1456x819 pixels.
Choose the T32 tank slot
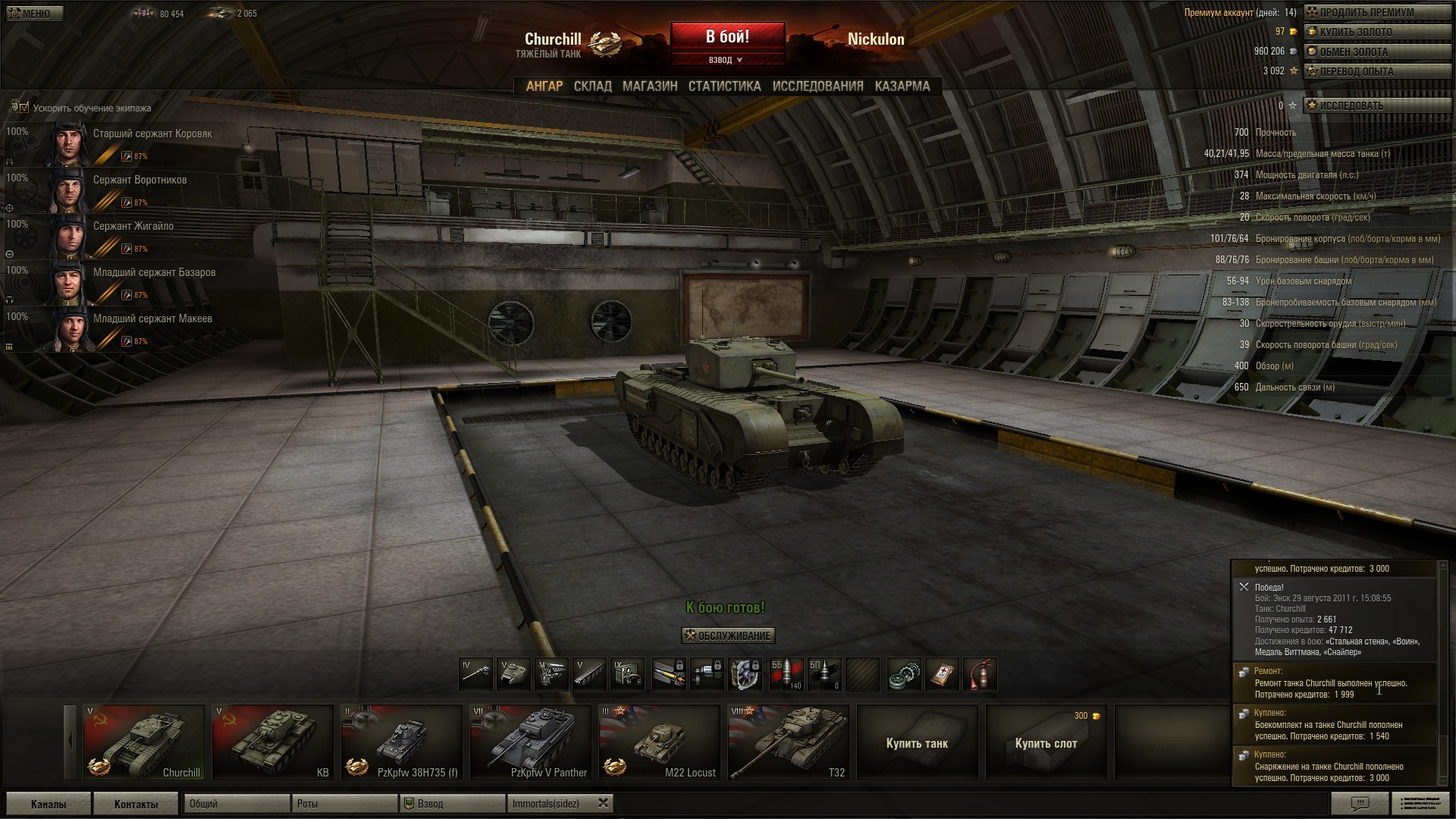point(789,742)
